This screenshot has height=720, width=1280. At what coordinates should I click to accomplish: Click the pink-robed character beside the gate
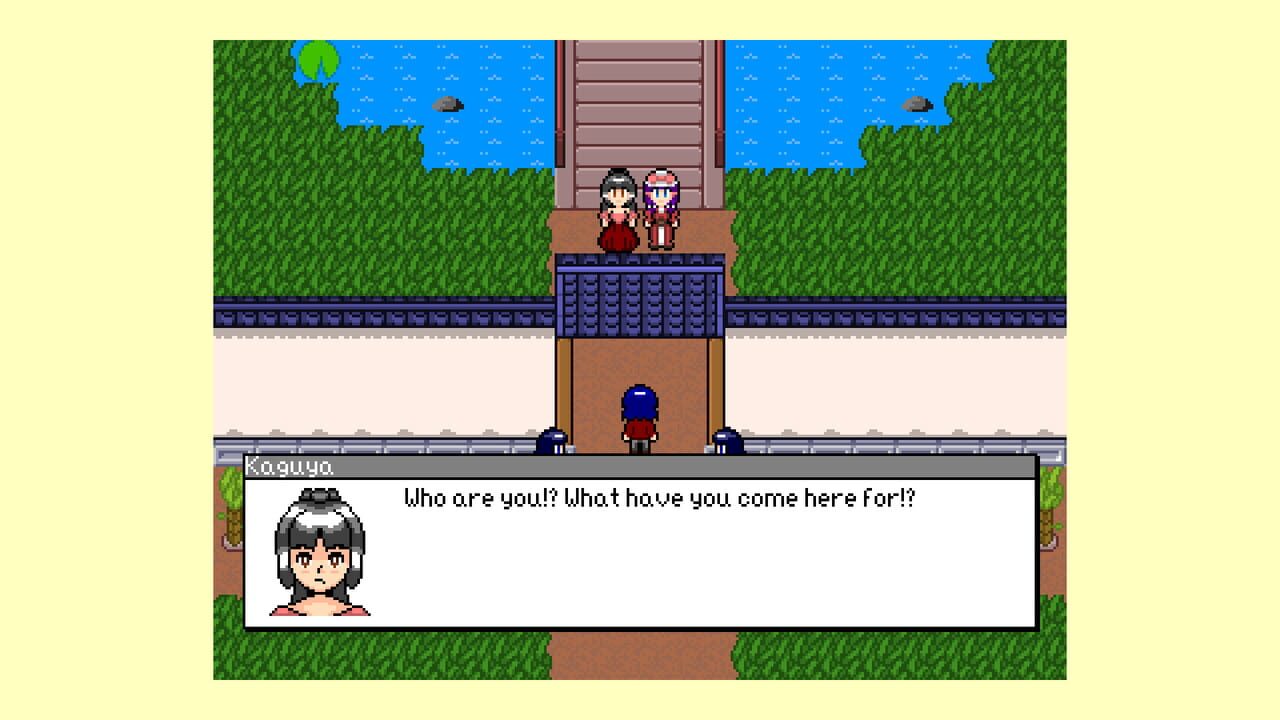pos(662,205)
